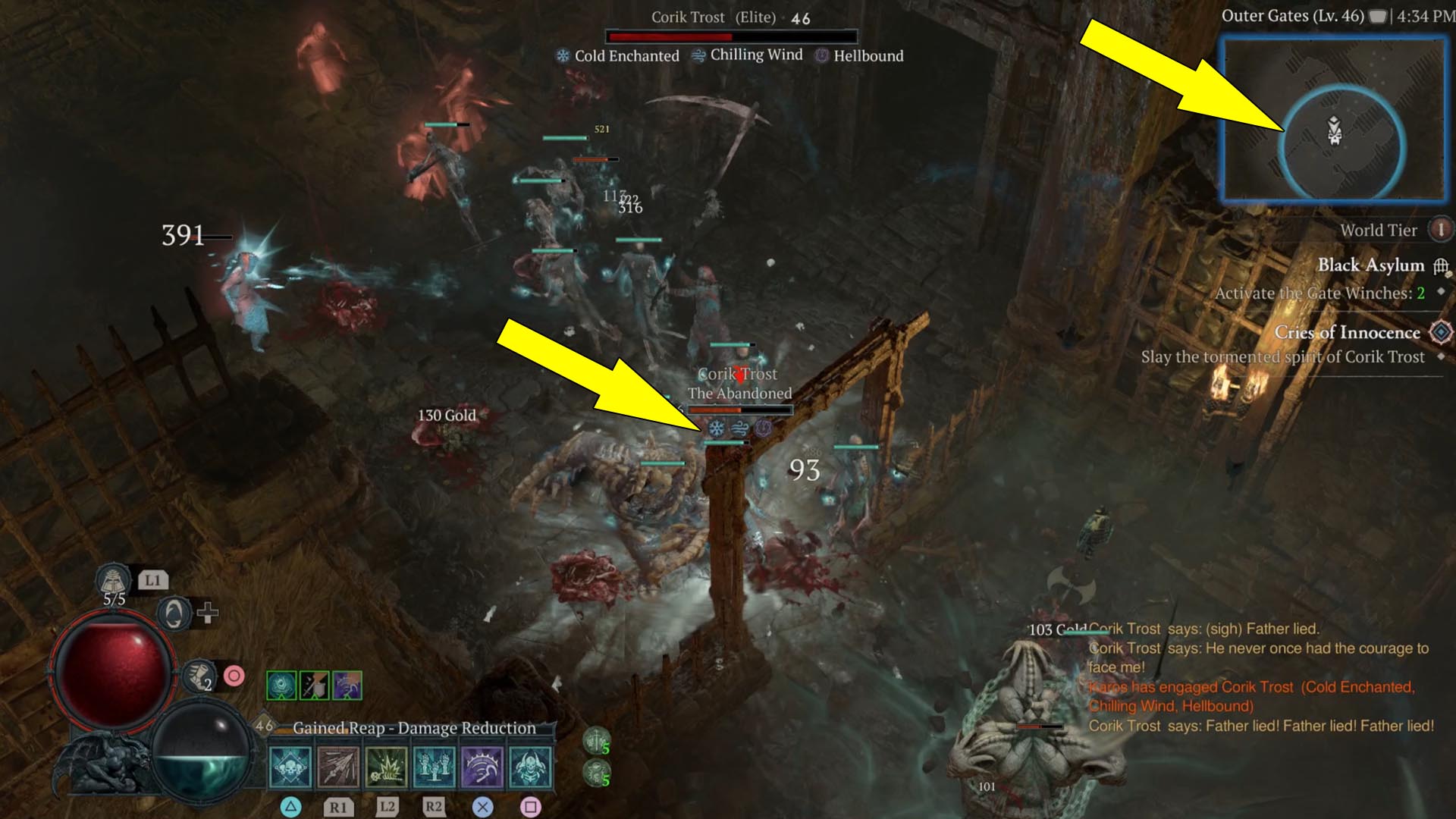Click the Black Asylum dungeon gate icon
This screenshot has height=819, width=1456.
(x=1440, y=268)
